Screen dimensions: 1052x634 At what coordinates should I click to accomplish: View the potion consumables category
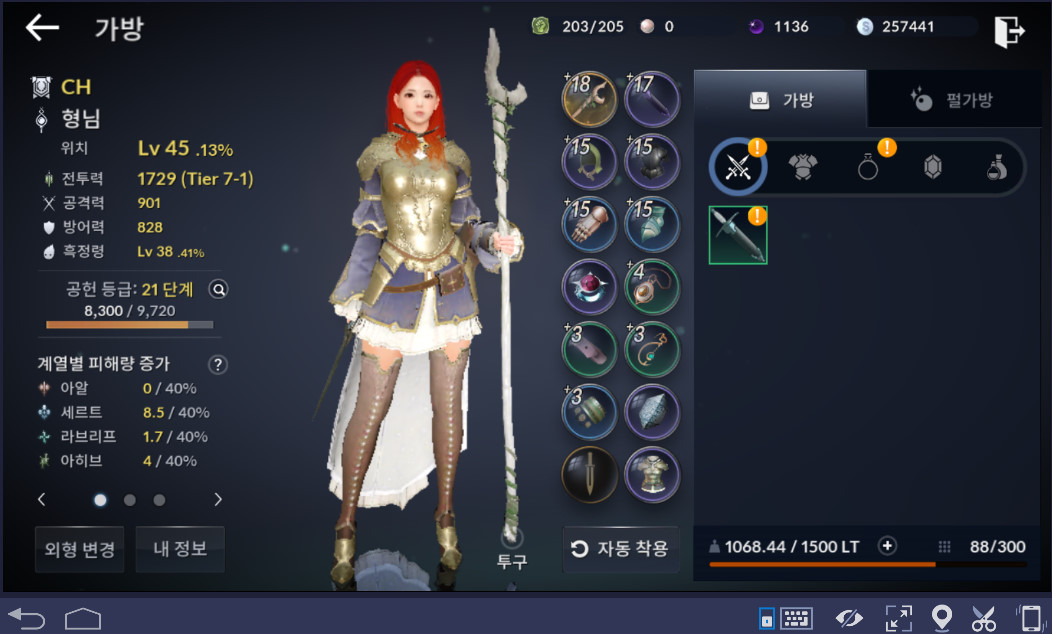click(x=996, y=167)
